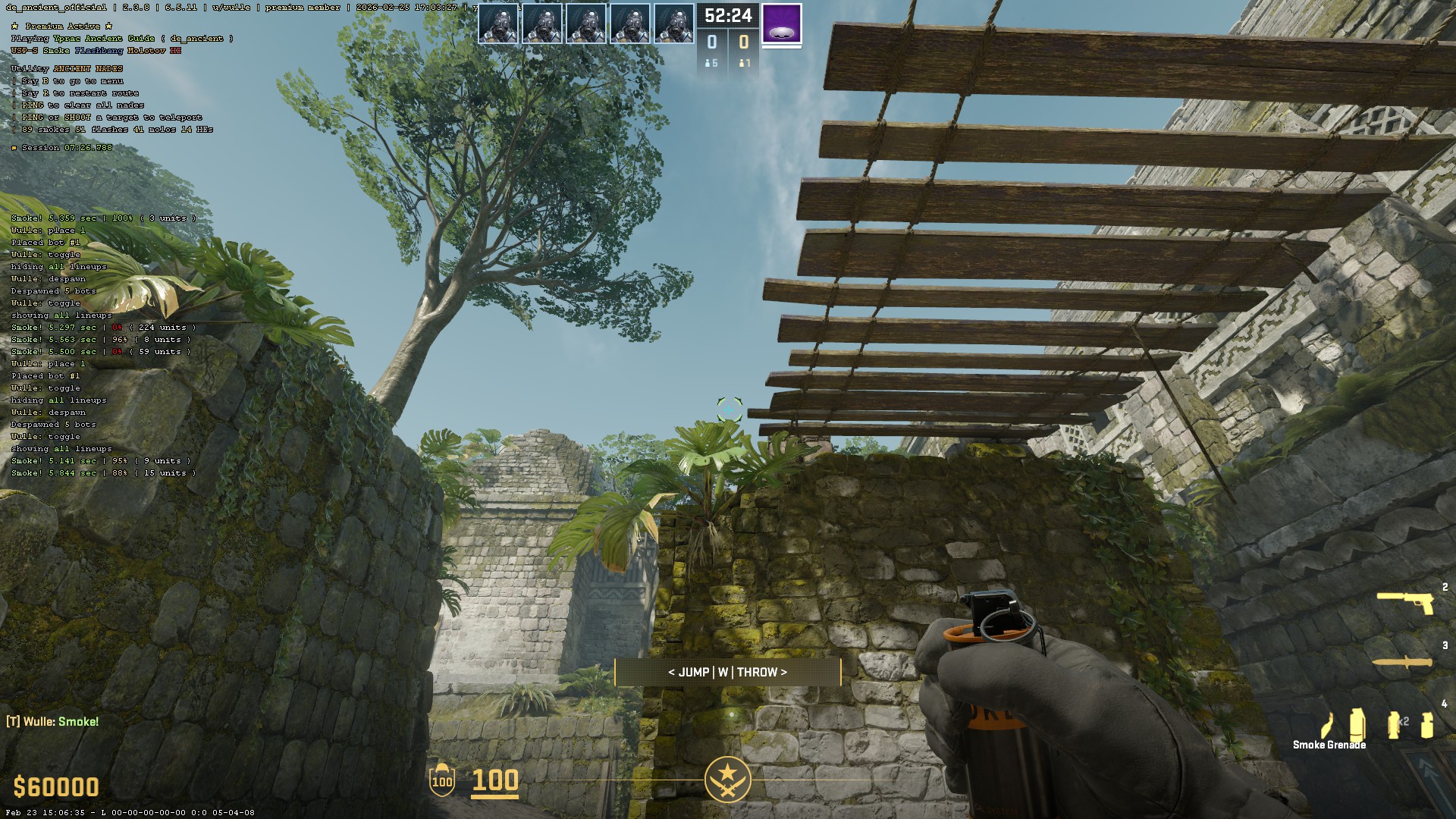Expand the Utility ANCIENT NADES section
Viewport: 1456px width, 819px height.
[66, 68]
